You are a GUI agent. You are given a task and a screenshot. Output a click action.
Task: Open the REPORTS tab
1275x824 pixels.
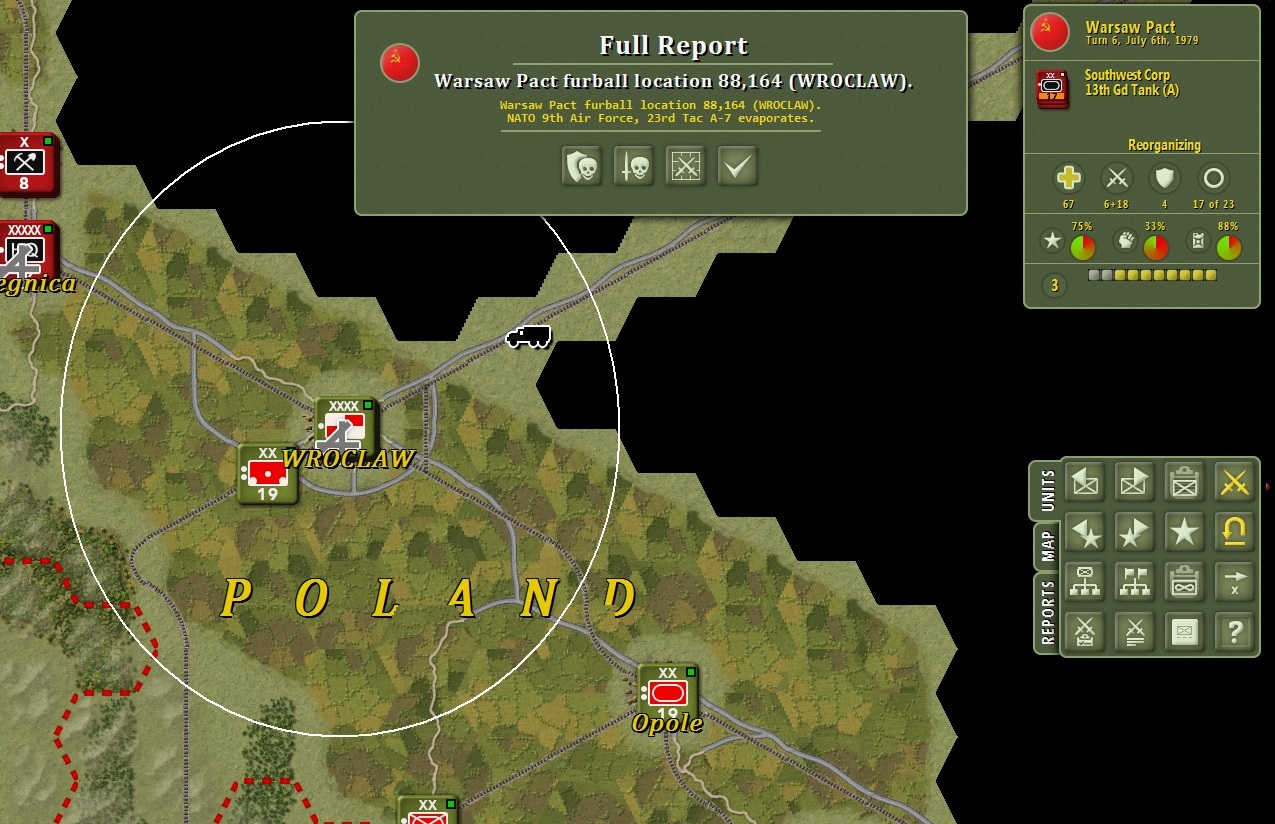[1048, 613]
